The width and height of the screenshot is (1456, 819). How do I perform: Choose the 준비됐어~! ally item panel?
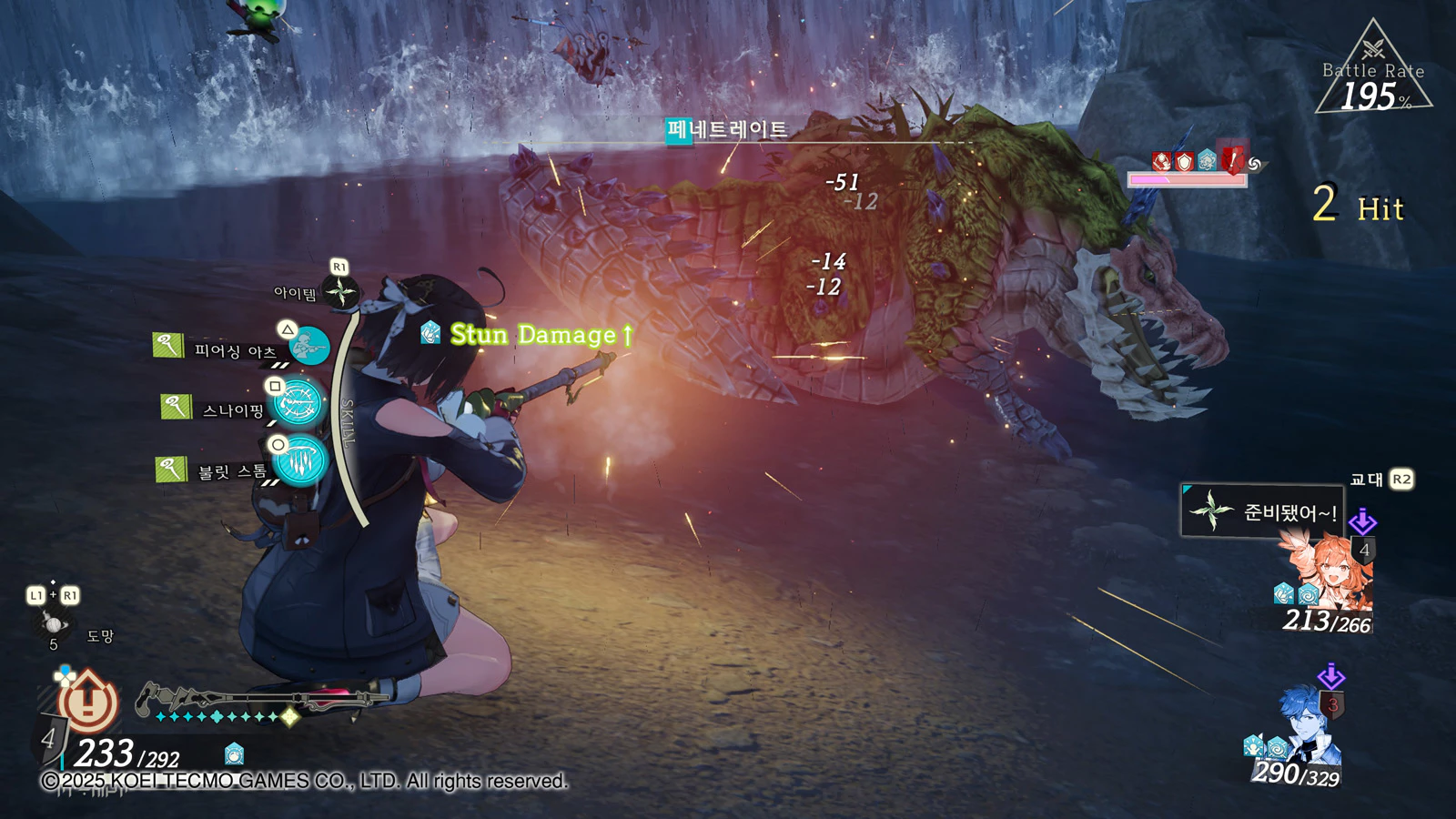click(x=1262, y=511)
